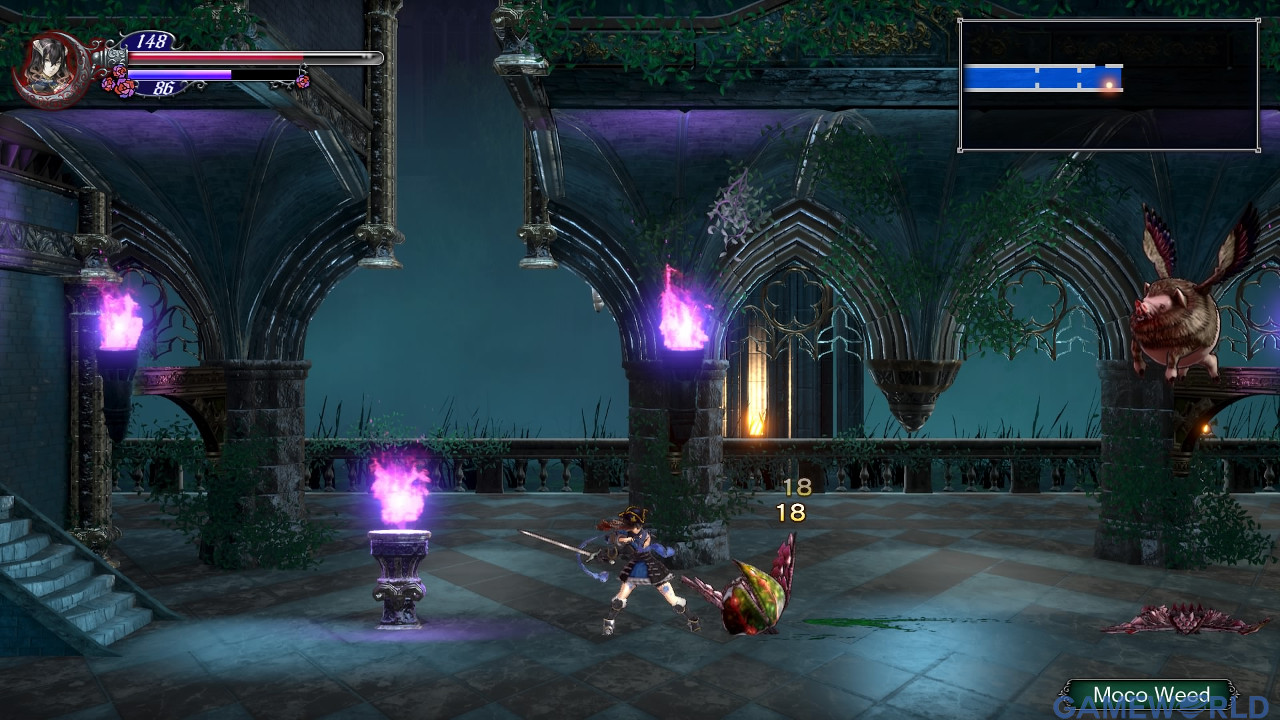
Task: Click the minimap in the corner
Action: (x=1108, y=85)
